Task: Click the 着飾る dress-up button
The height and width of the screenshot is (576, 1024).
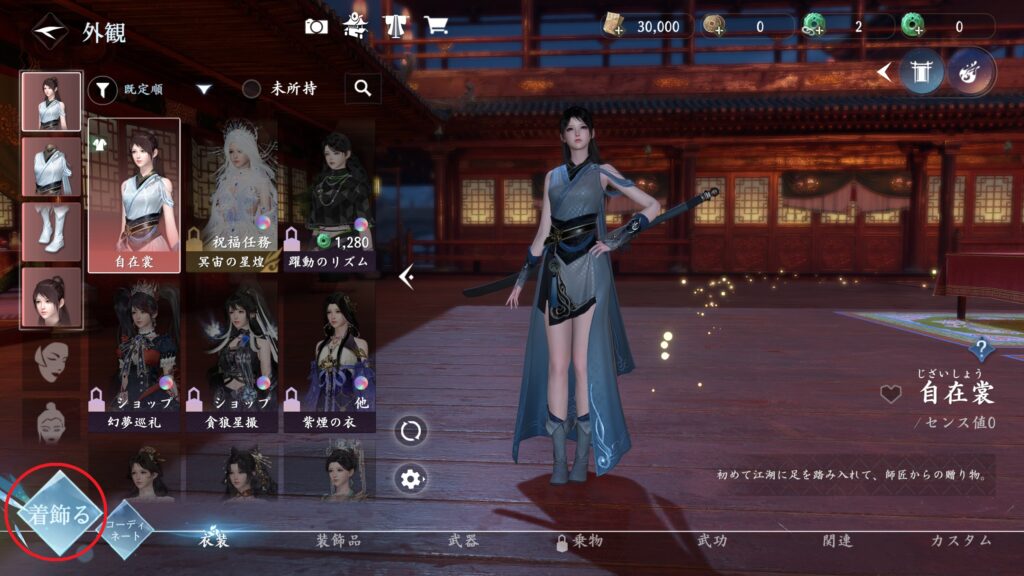Action: [59, 516]
